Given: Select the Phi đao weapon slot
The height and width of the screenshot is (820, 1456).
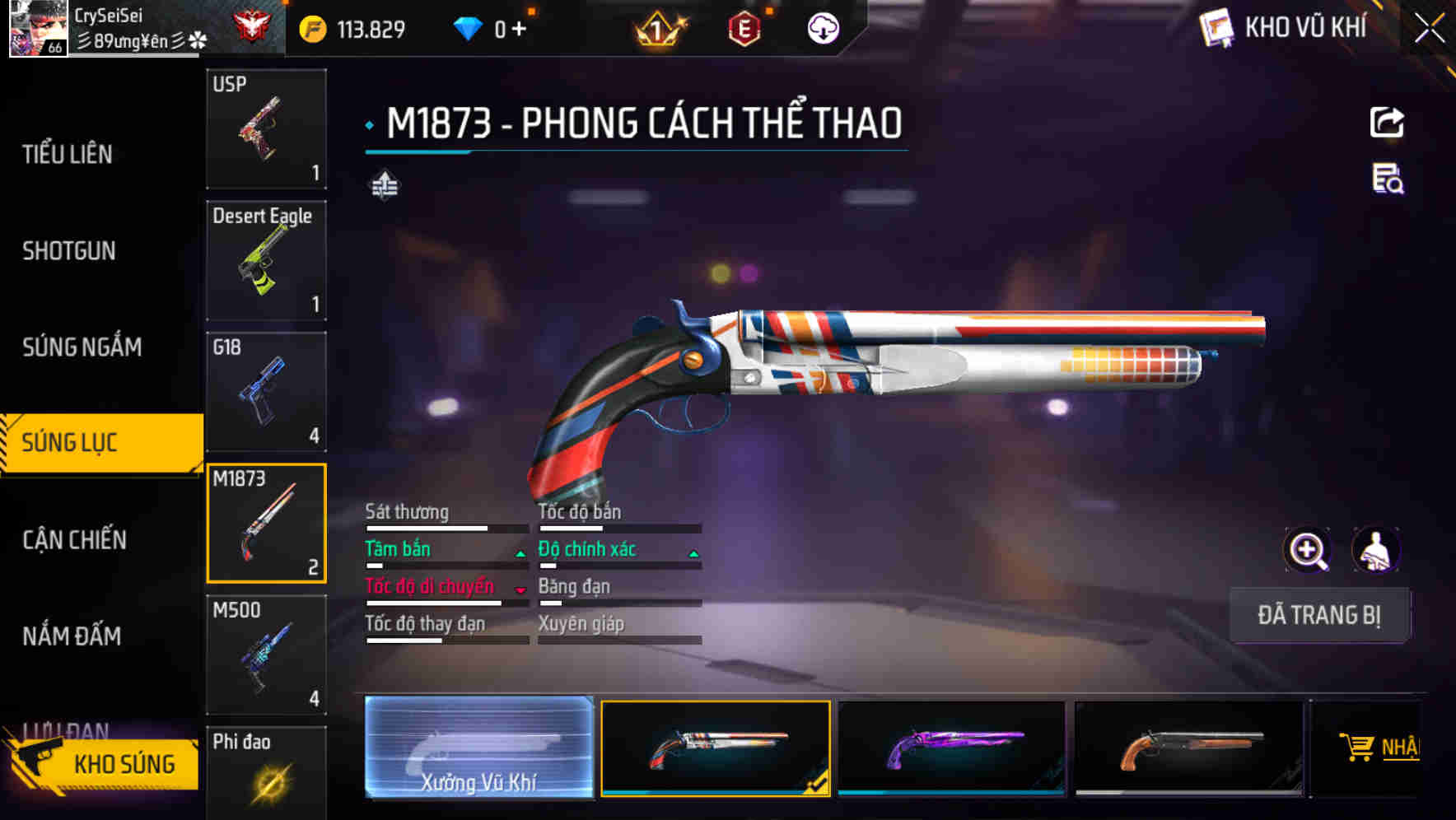Looking at the screenshot, I should pyautogui.click(x=266, y=772).
